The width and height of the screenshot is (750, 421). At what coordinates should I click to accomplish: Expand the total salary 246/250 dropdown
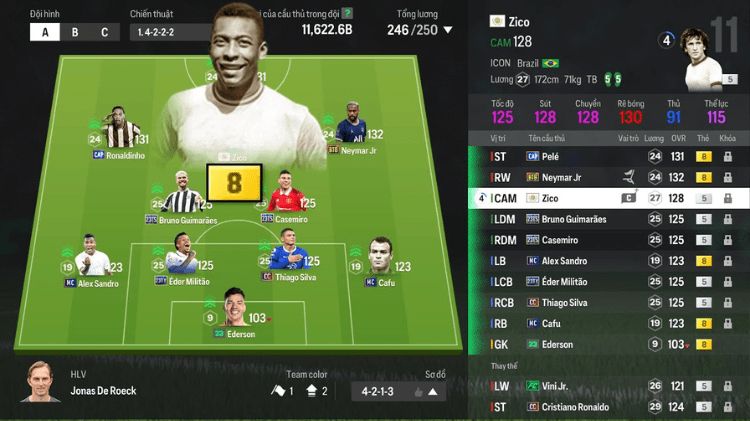coord(419,30)
